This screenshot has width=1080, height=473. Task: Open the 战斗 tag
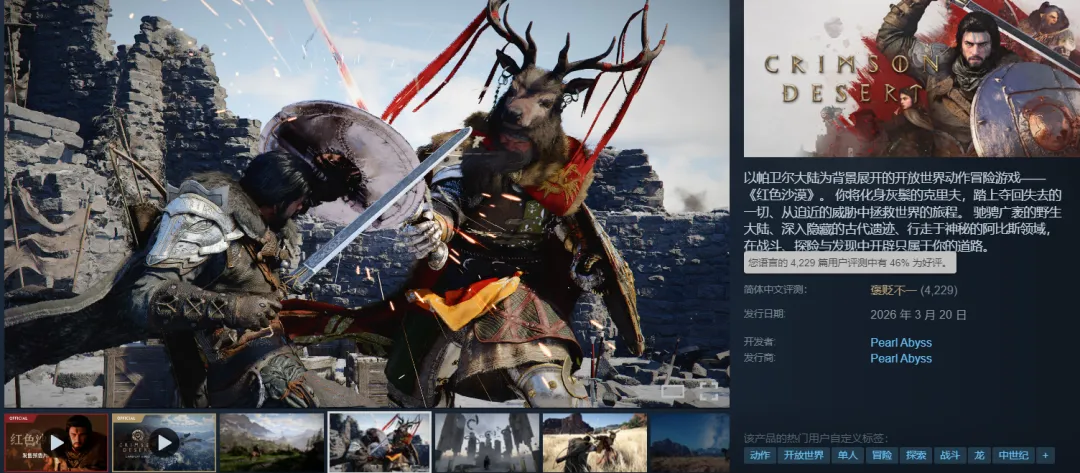tap(949, 455)
